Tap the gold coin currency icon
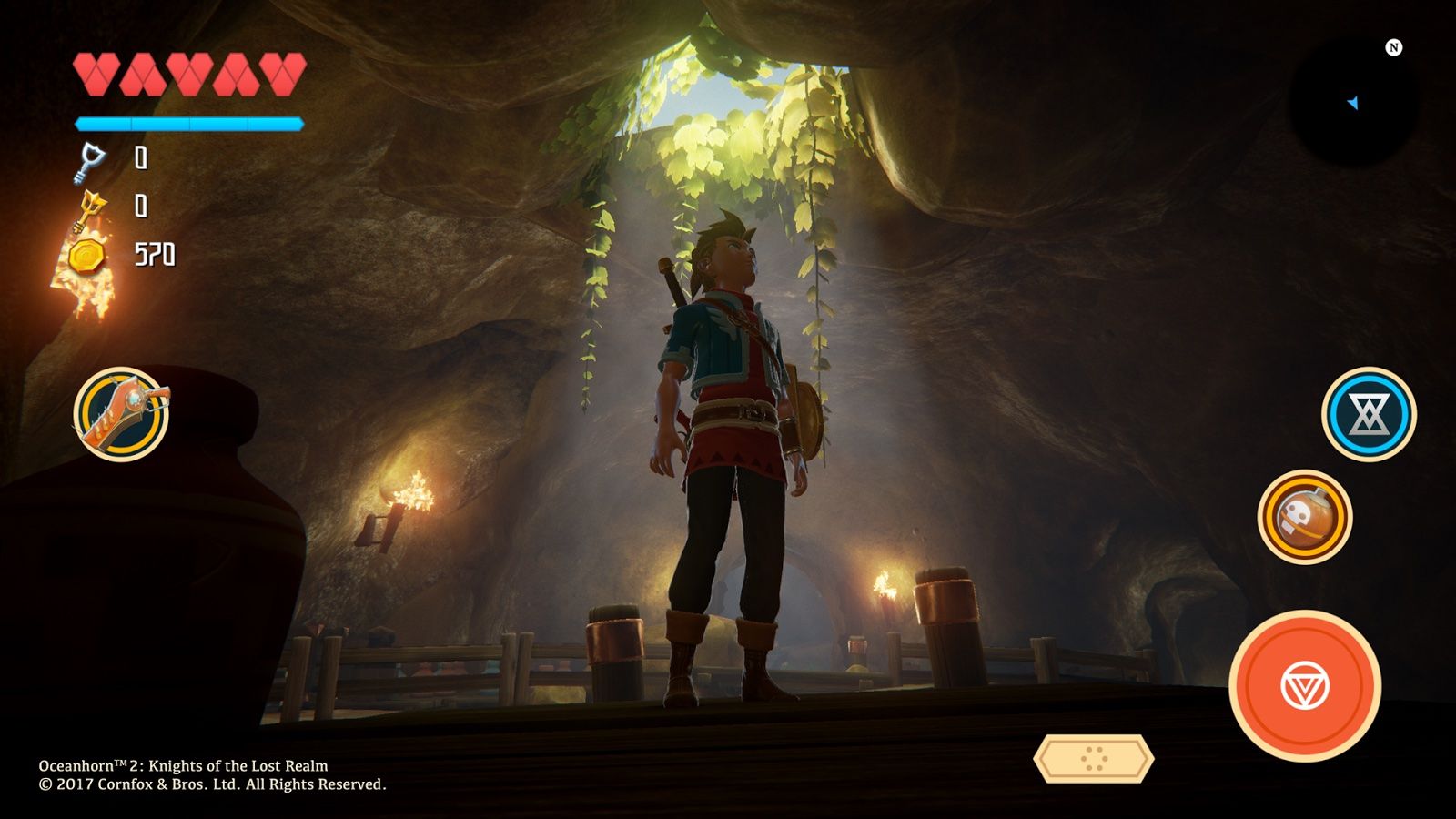Screen dimensions: 1456x819 point(85,256)
